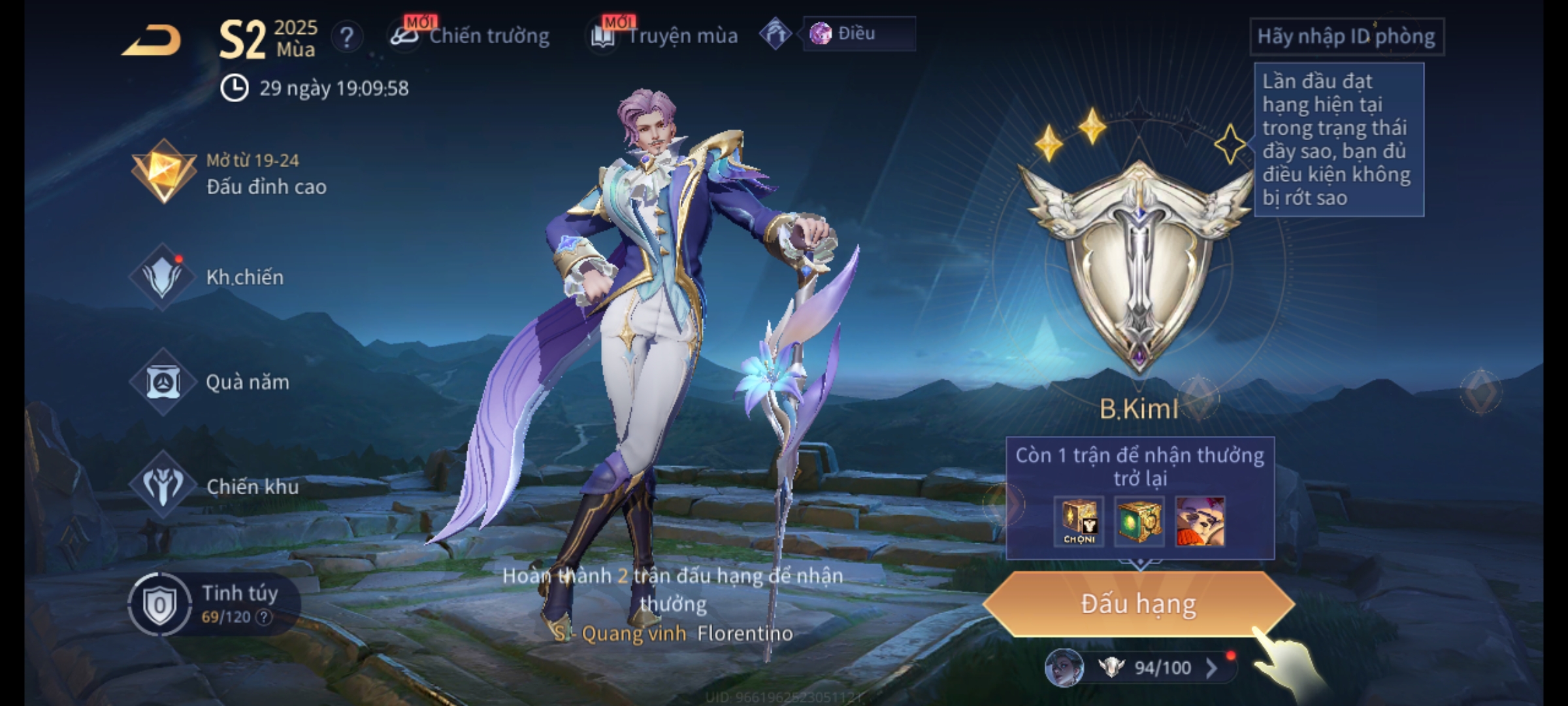Open Đấu đỉnh cao mode
The width and height of the screenshot is (1568, 706).
point(230,173)
